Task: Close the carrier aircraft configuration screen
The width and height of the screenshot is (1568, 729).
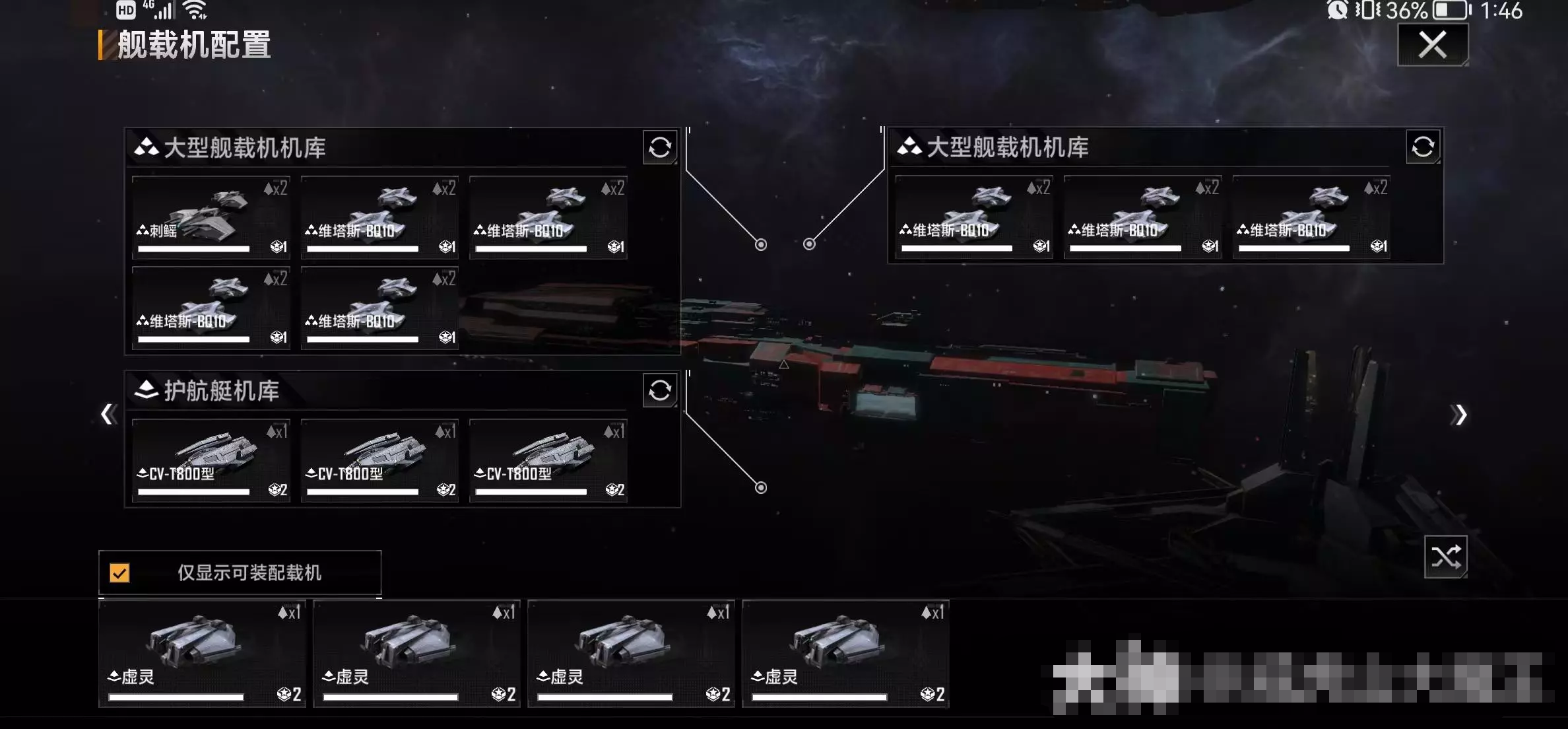Action: pos(1432,45)
